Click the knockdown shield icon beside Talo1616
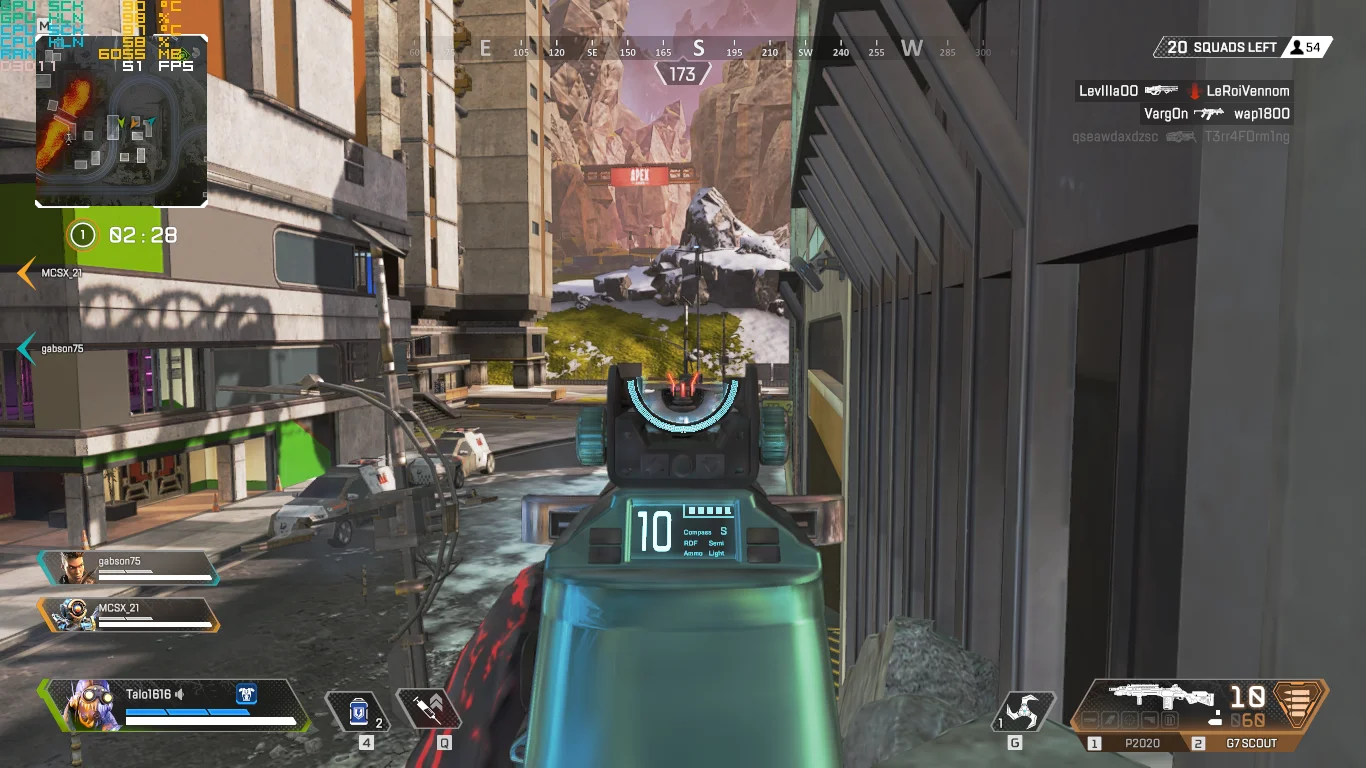The width and height of the screenshot is (1366, 768). pos(246,693)
